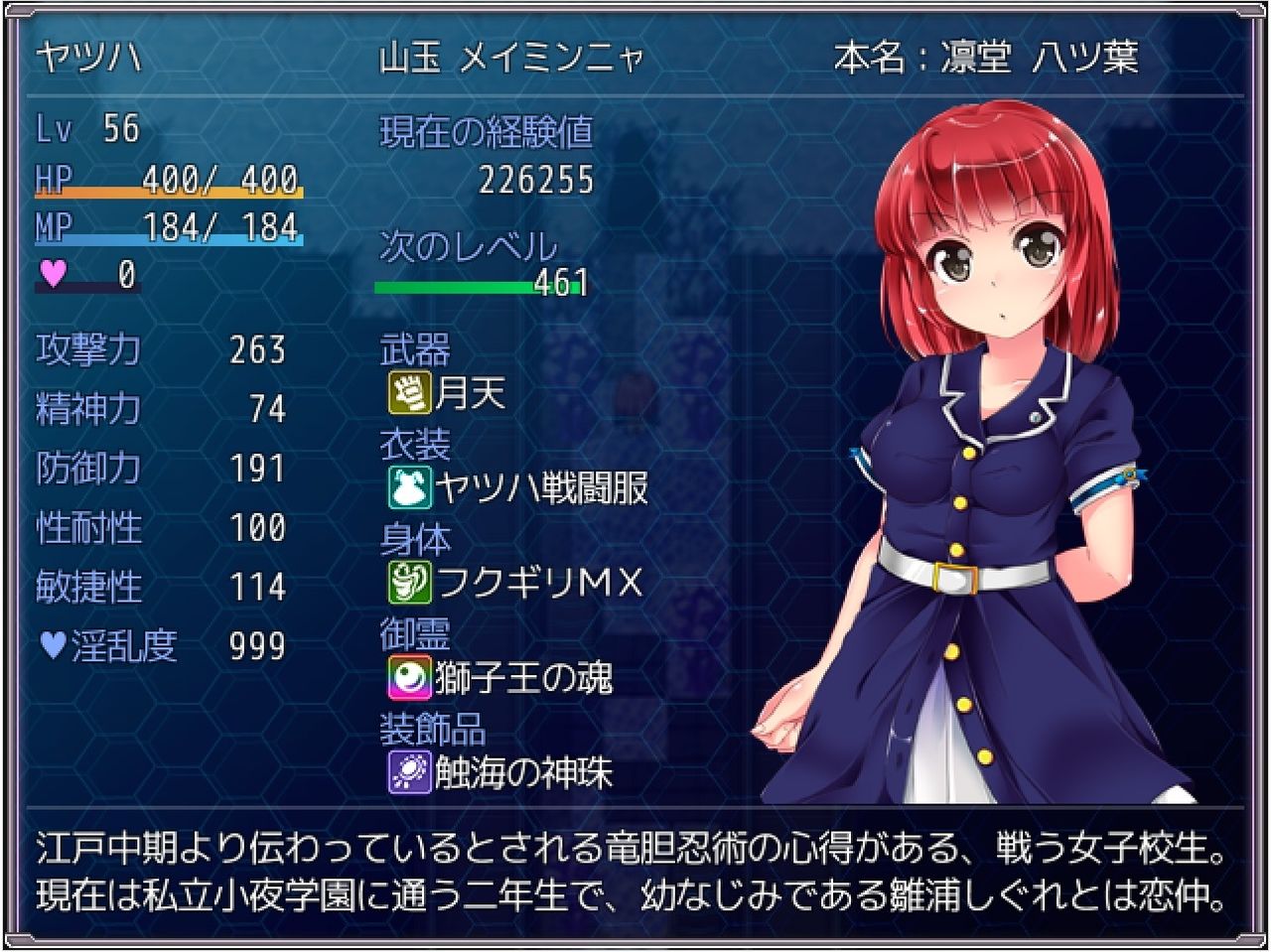Click the pink heart icon beside 淫乱度
Screen dimensions: 1271x952
click(x=55, y=646)
